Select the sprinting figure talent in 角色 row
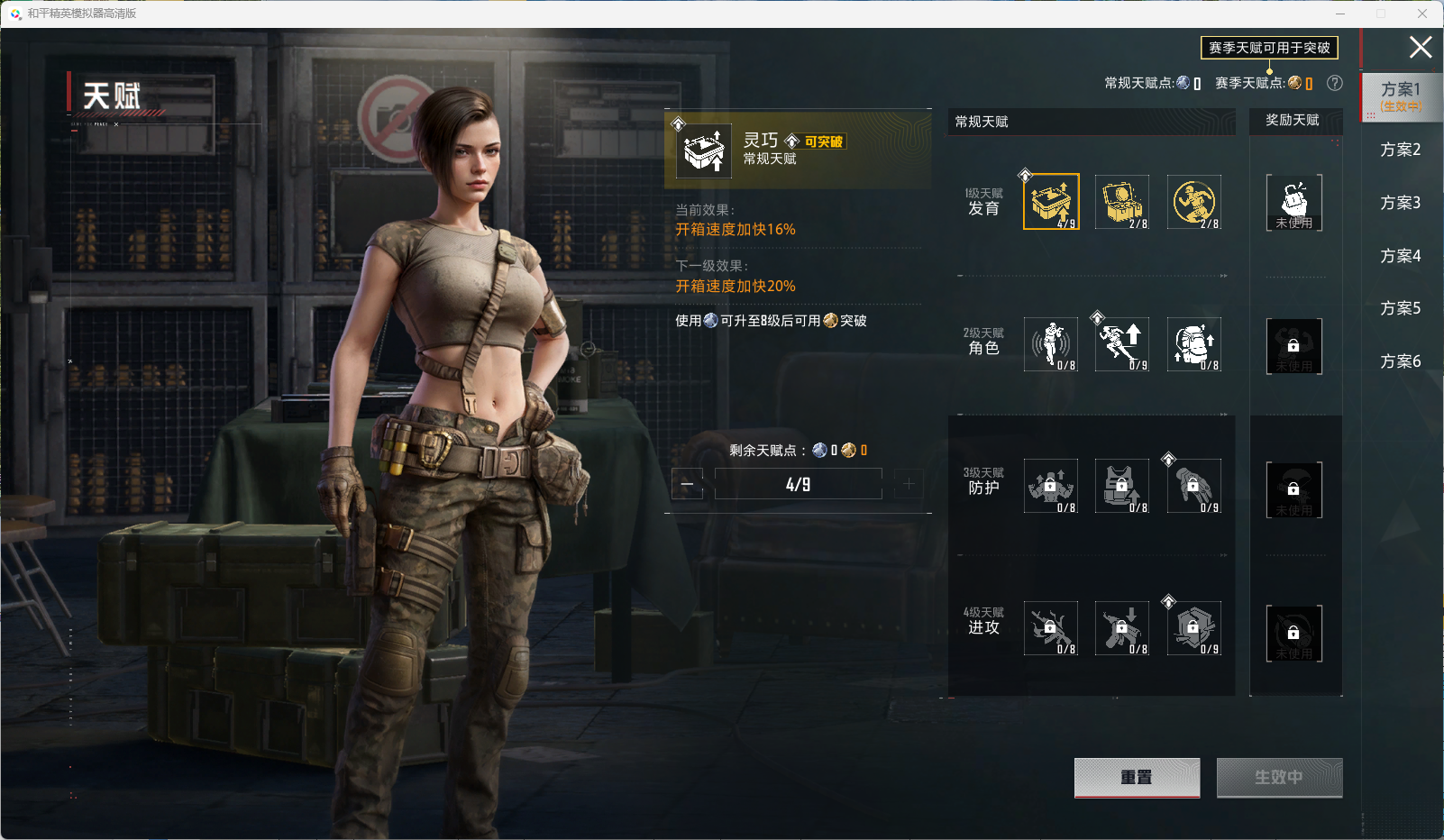This screenshot has width=1444, height=840. (x=1122, y=344)
